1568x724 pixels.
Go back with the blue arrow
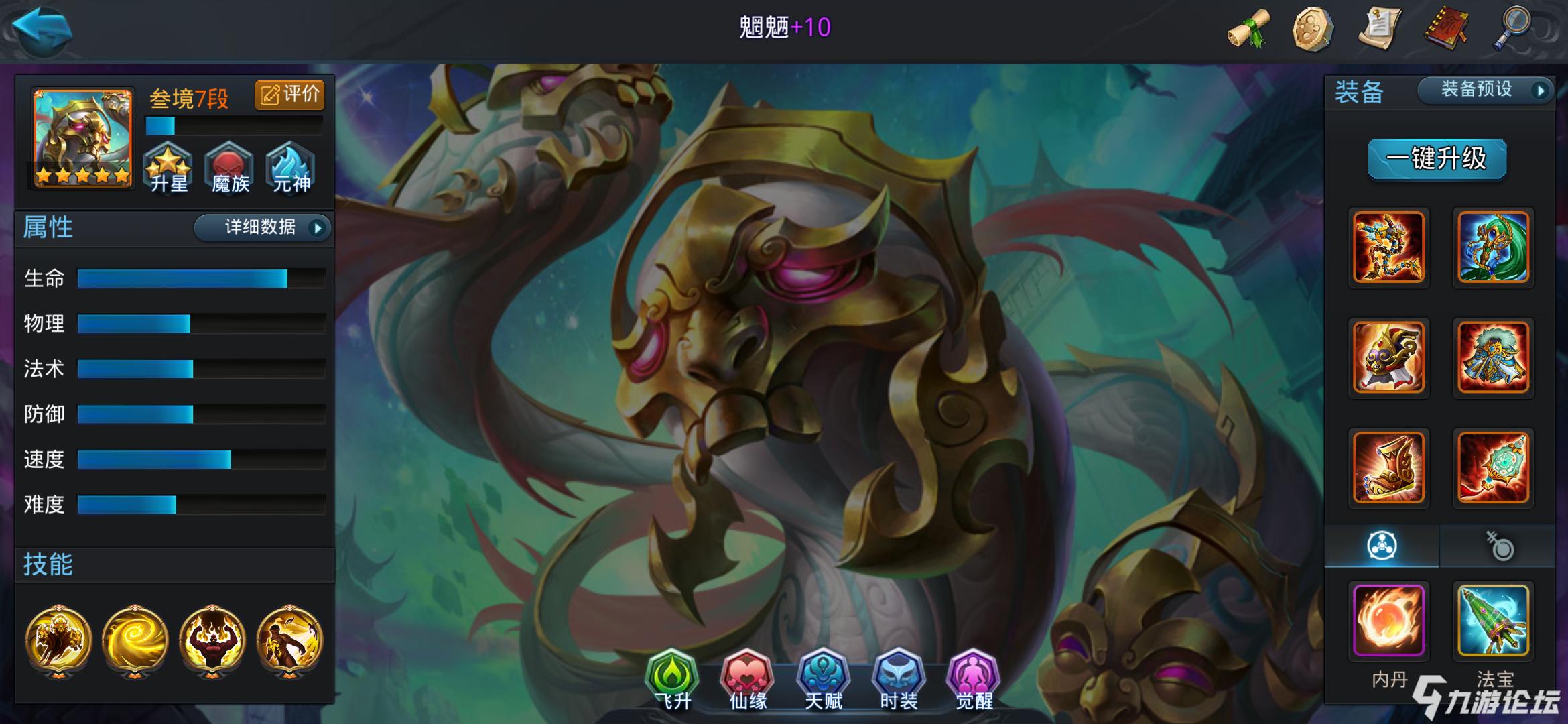click(x=42, y=28)
